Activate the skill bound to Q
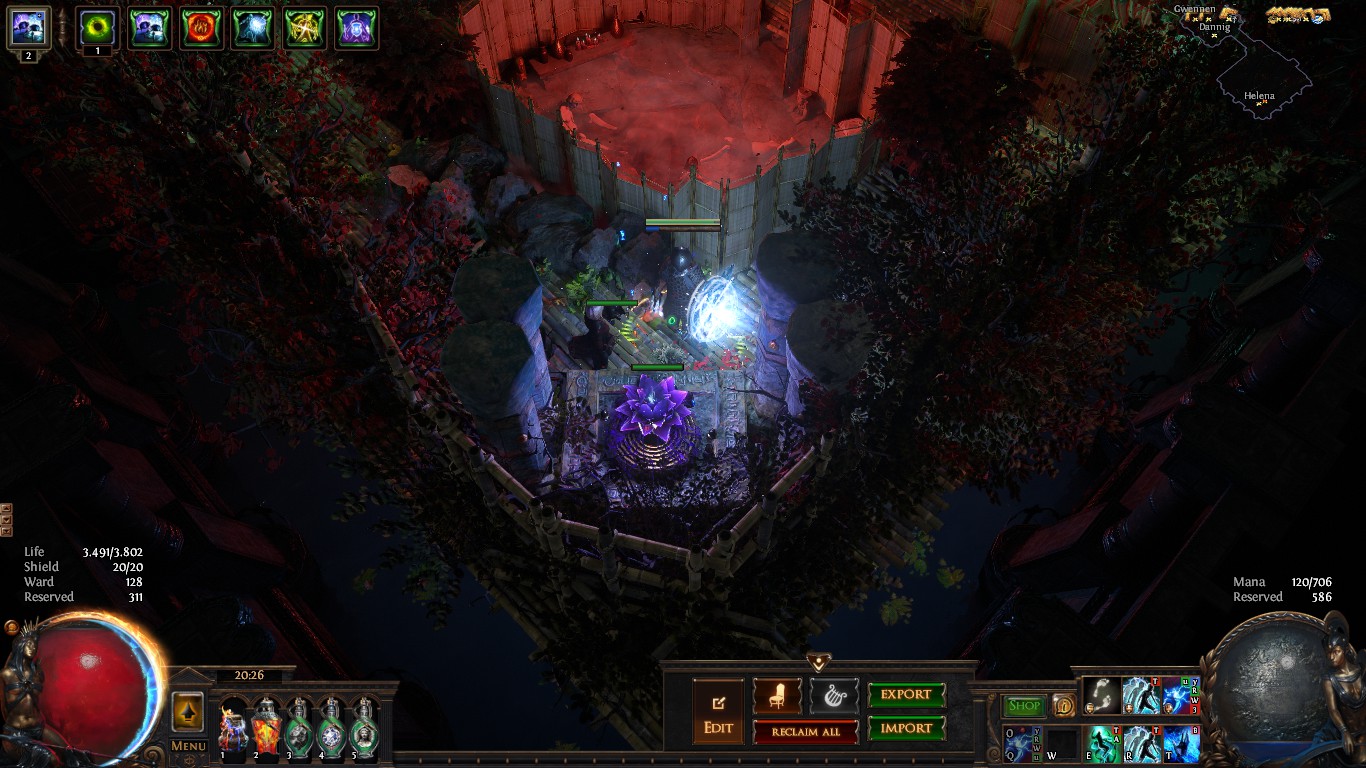This screenshot has width=1366, height=768. pyautogui.click(x=1023, y=744)
